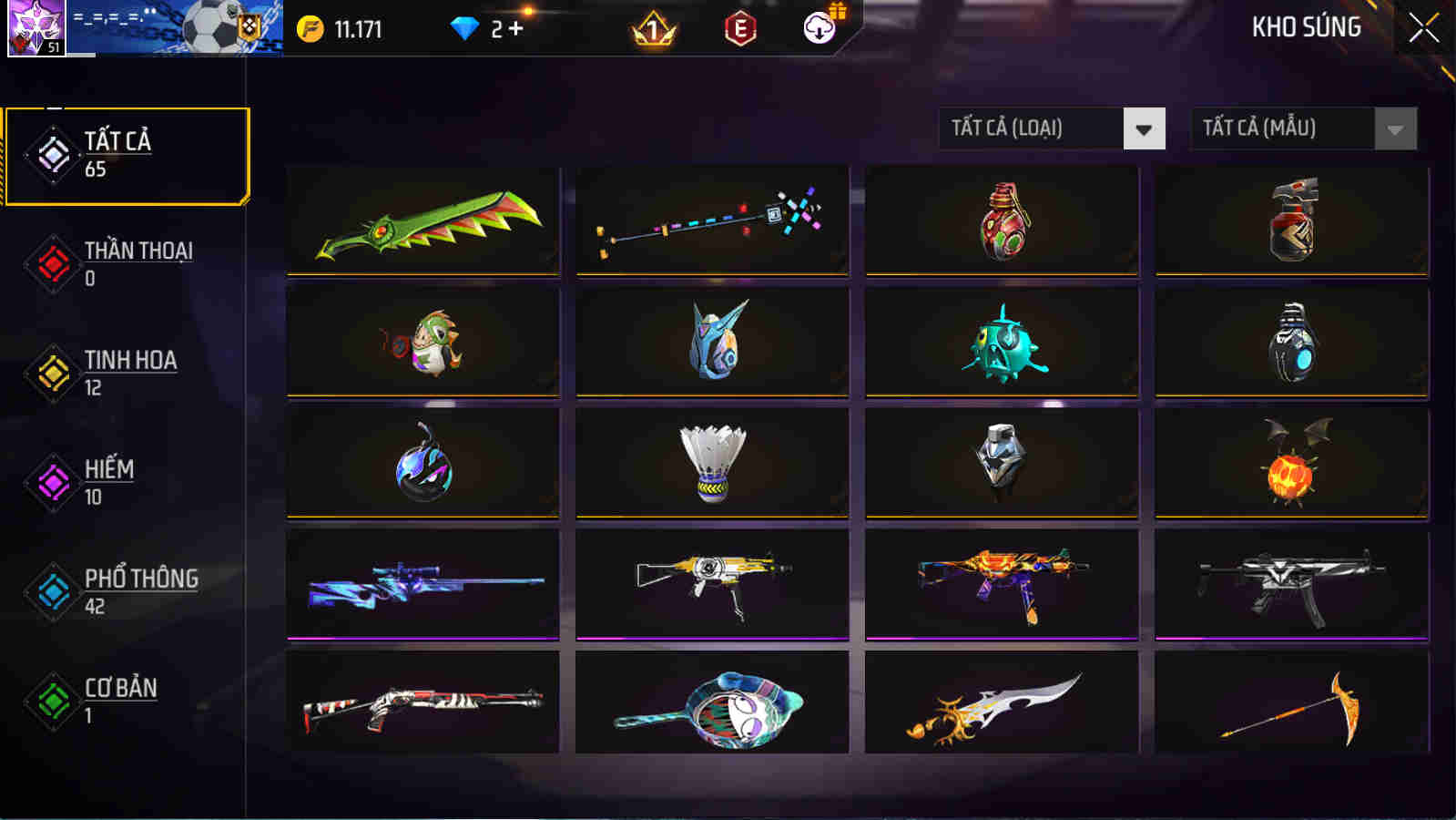This screenshot has width=1456, height=820.
Task: Open the shuttlecock grenade item
Action: tap(711, 463)
